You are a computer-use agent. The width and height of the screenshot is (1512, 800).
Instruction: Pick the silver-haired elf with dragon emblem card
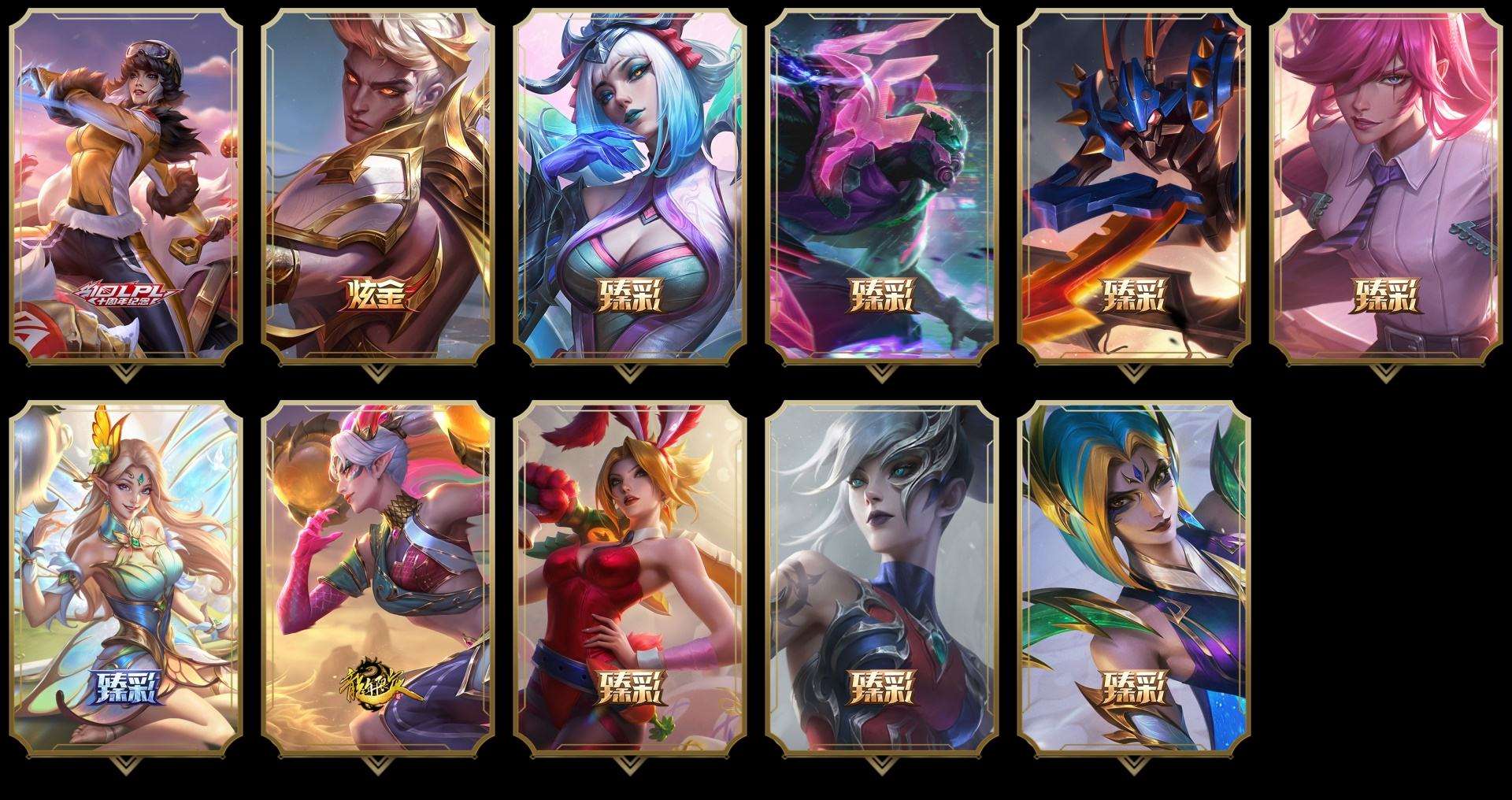pyautogui.click(x=378, y=579)
